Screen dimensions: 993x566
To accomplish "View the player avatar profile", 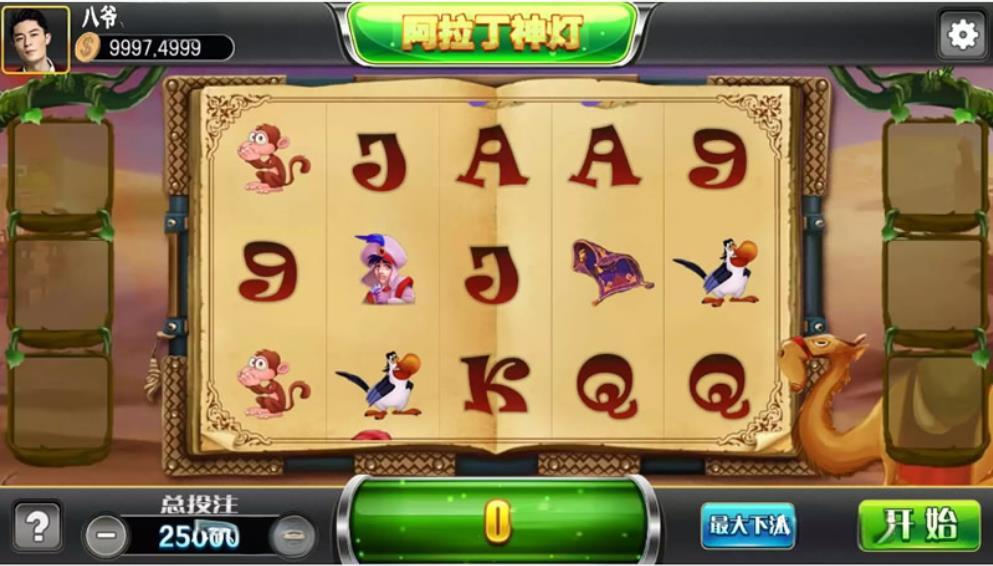I will click(36, 40).
